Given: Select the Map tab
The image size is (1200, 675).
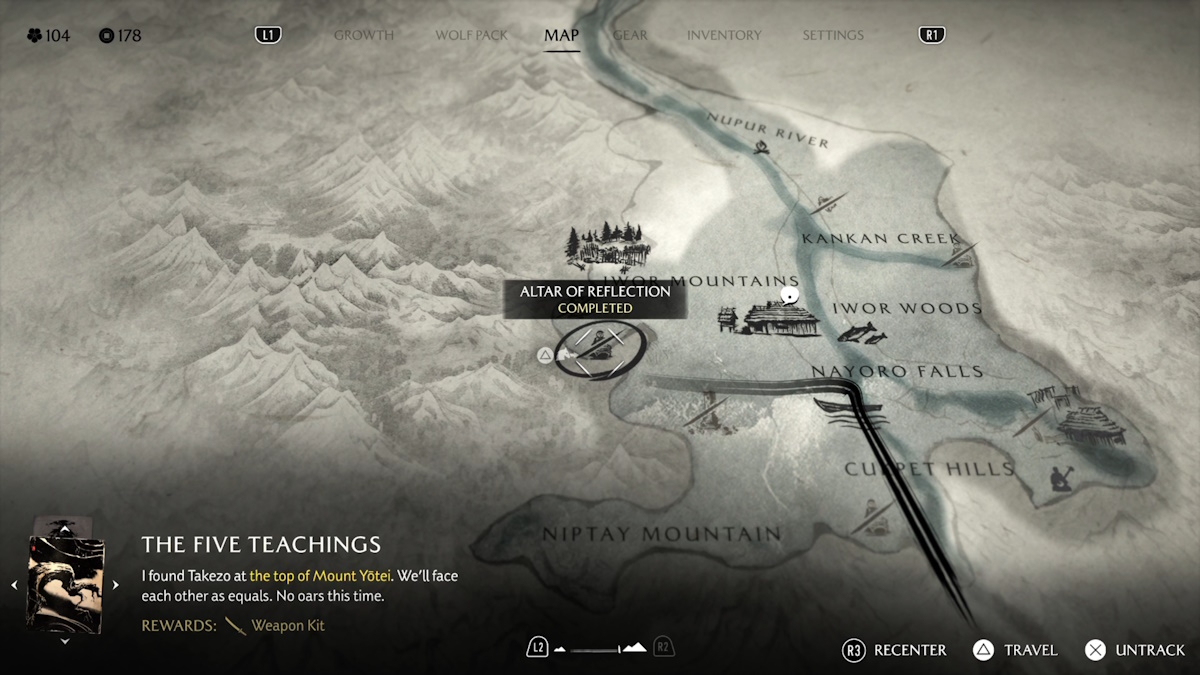Looking at the screenshot, I should (561, 35).
